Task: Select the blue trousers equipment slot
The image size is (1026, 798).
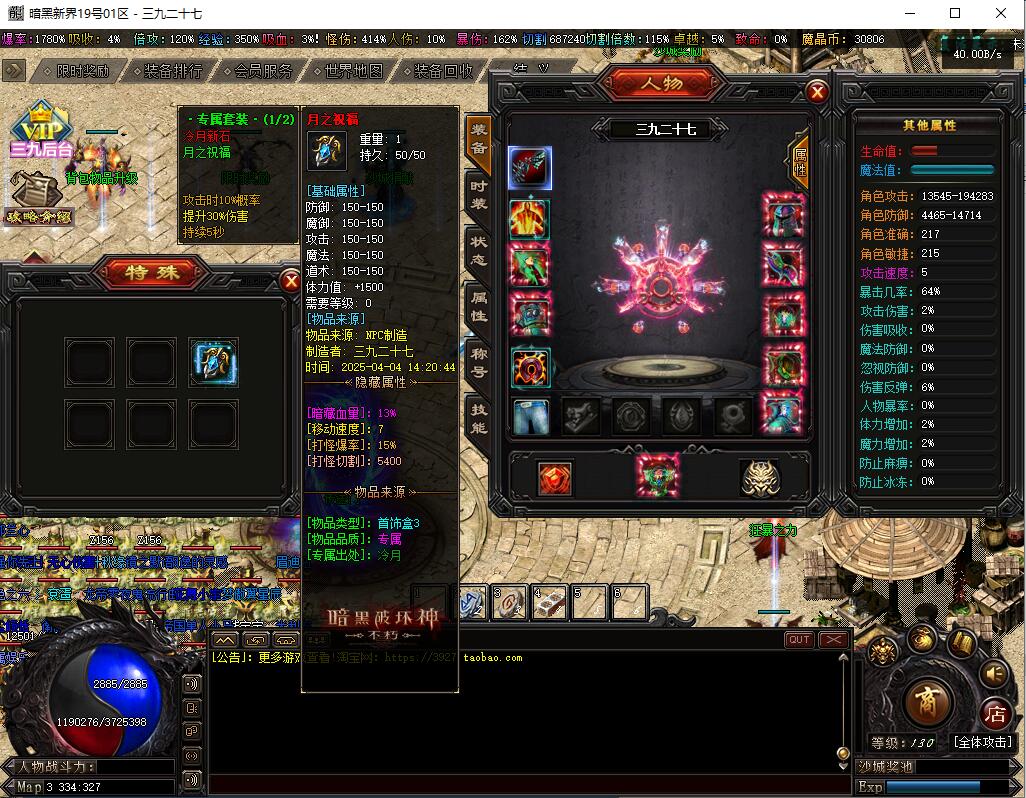Action: click(x=530, y=416)
